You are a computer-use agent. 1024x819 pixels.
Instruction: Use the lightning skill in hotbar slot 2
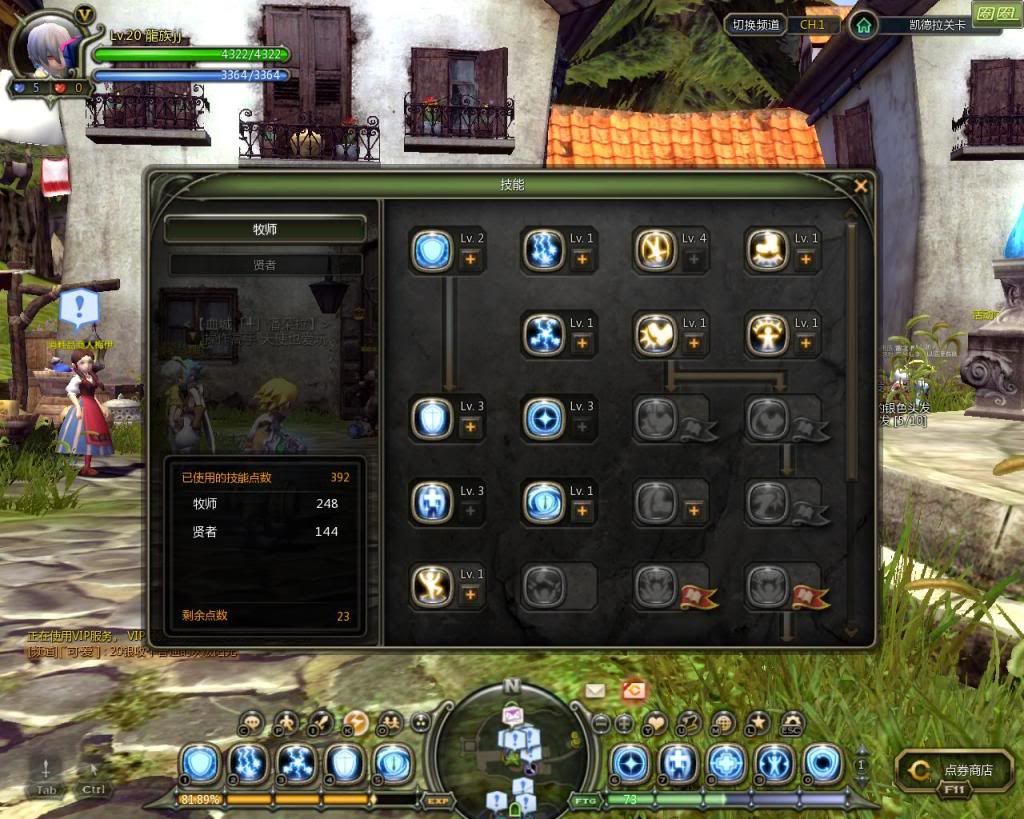(250, 762)
